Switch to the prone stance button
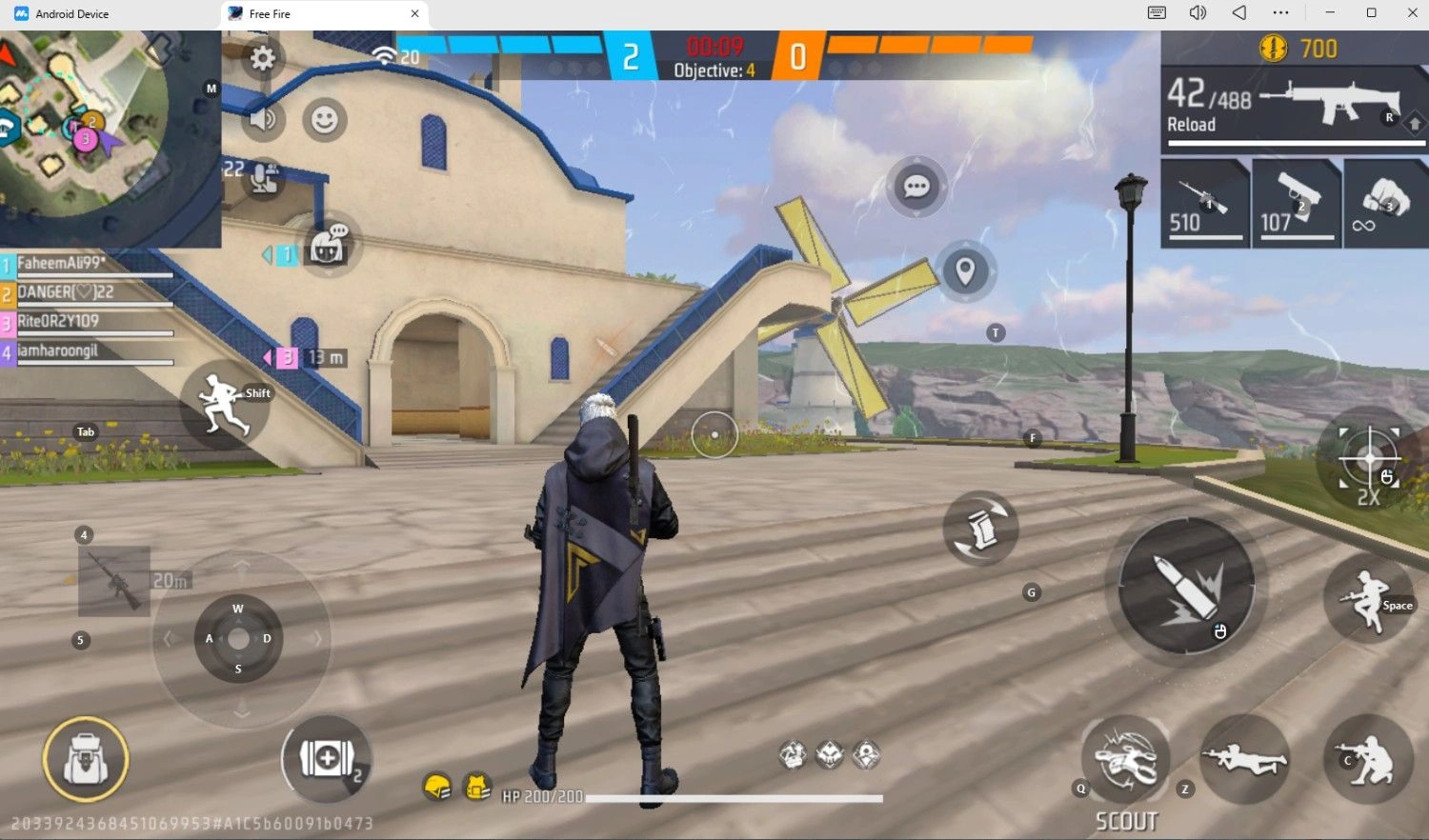 point(1244,759)
